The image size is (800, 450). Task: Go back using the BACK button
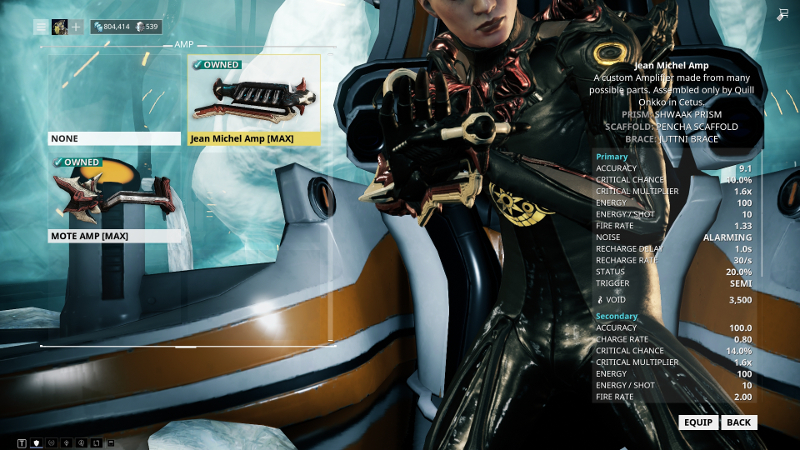point(739,422)
